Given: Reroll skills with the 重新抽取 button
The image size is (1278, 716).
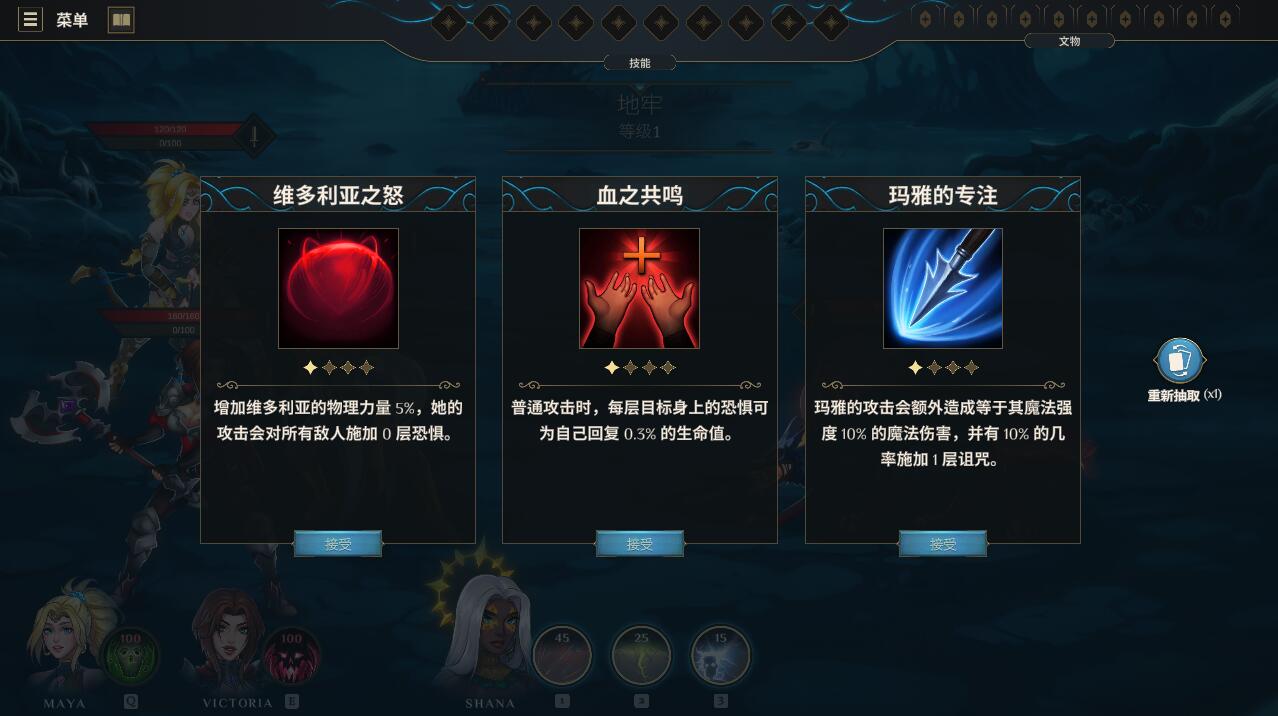Looking at the screenshot, I should pos(1180,362).
